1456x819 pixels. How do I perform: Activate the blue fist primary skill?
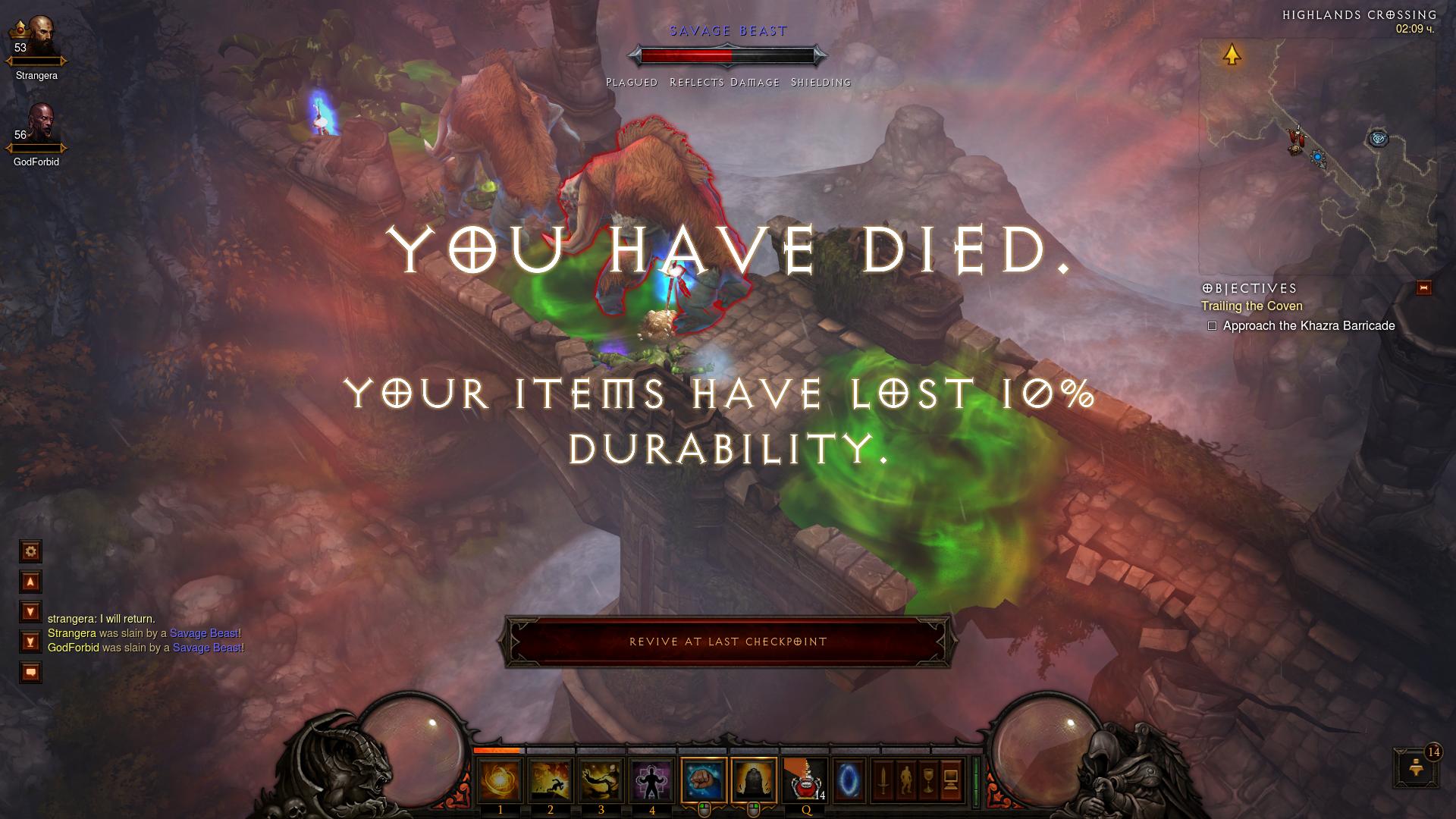coord(704,780)
